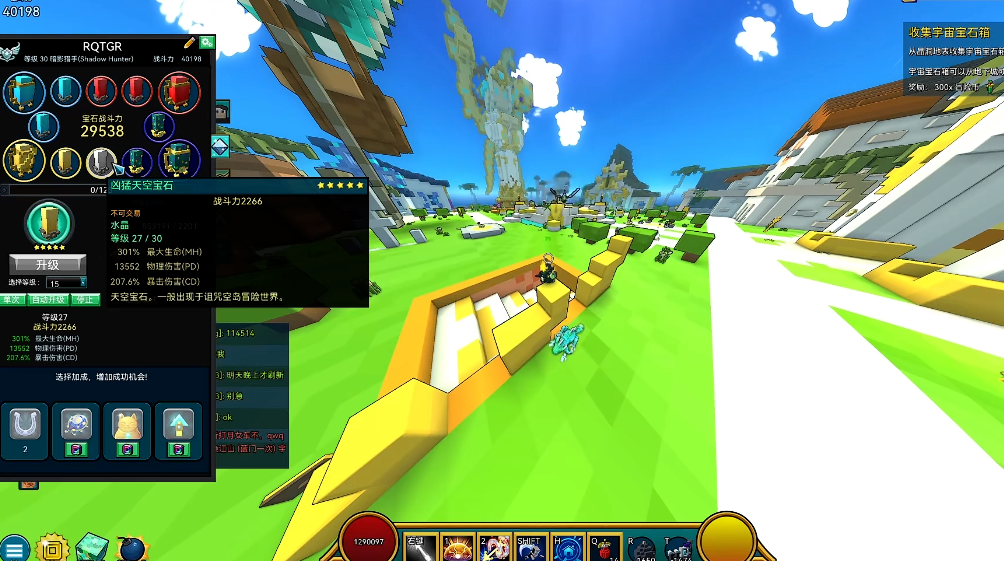Choose the 单次 single upgrade option

[12, 299]
